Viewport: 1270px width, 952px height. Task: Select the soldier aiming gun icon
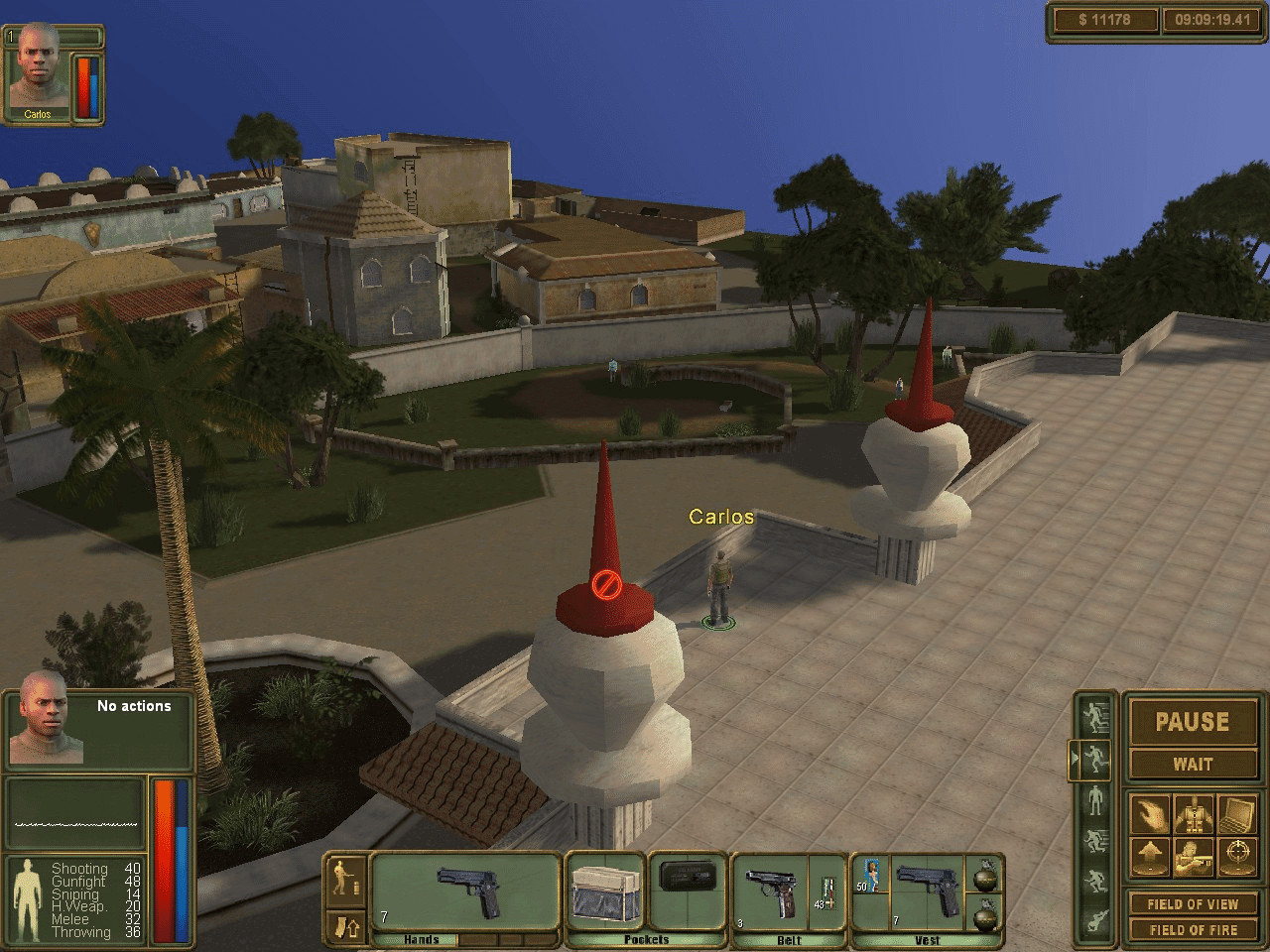pyautogui.click(x=1193, y=857)
